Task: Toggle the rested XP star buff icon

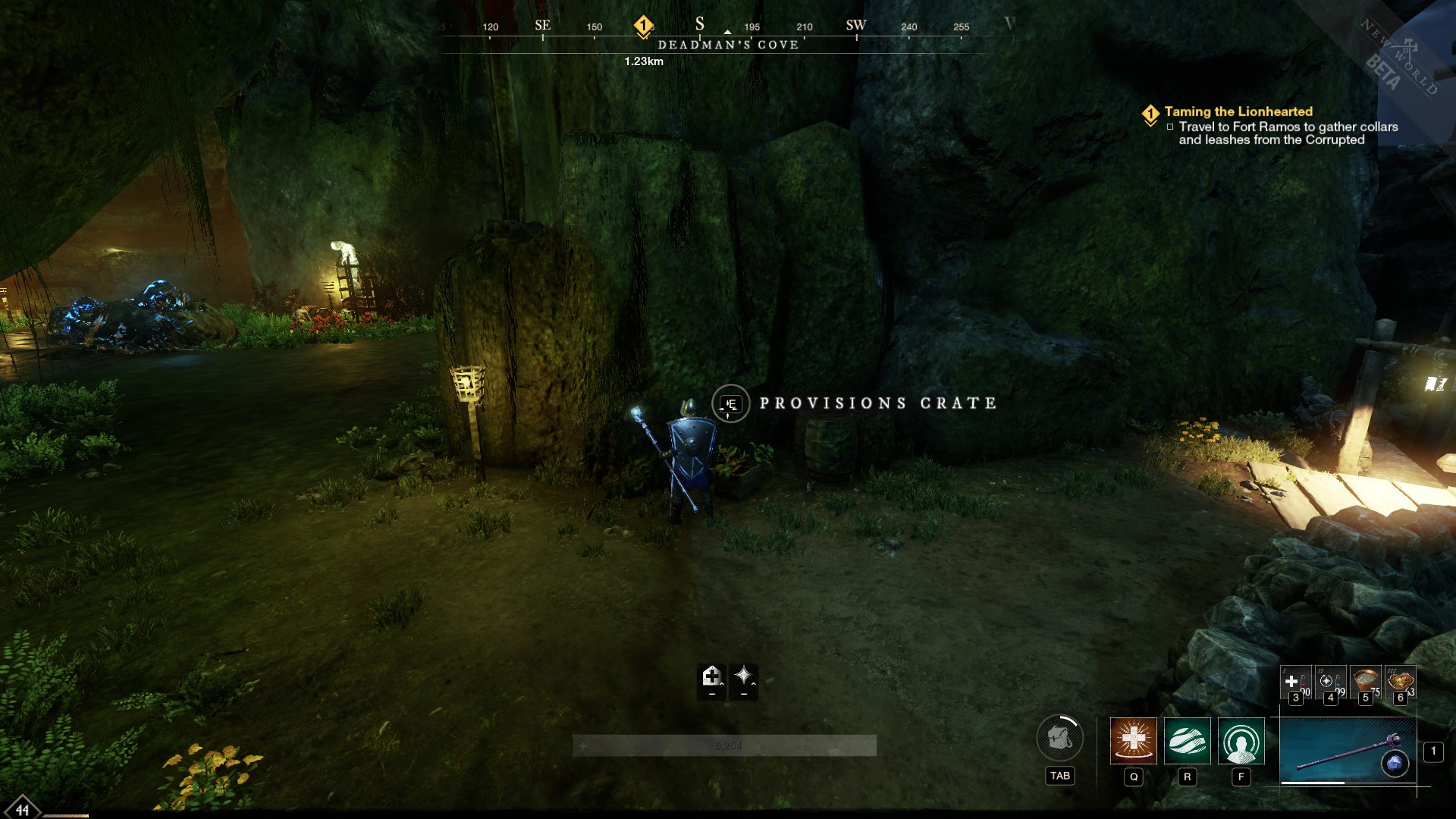Action: (744, 677)
